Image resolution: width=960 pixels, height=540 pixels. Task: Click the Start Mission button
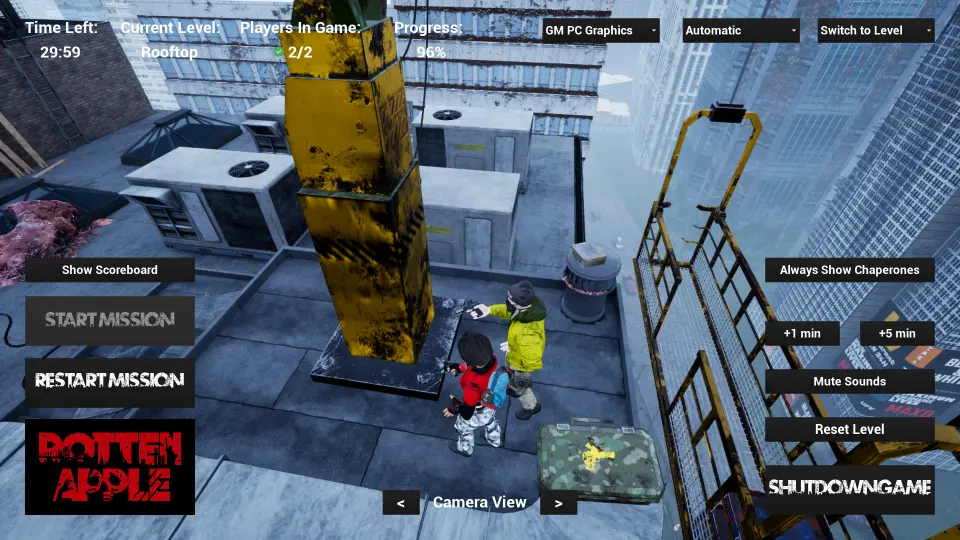[x=110, y=320]
